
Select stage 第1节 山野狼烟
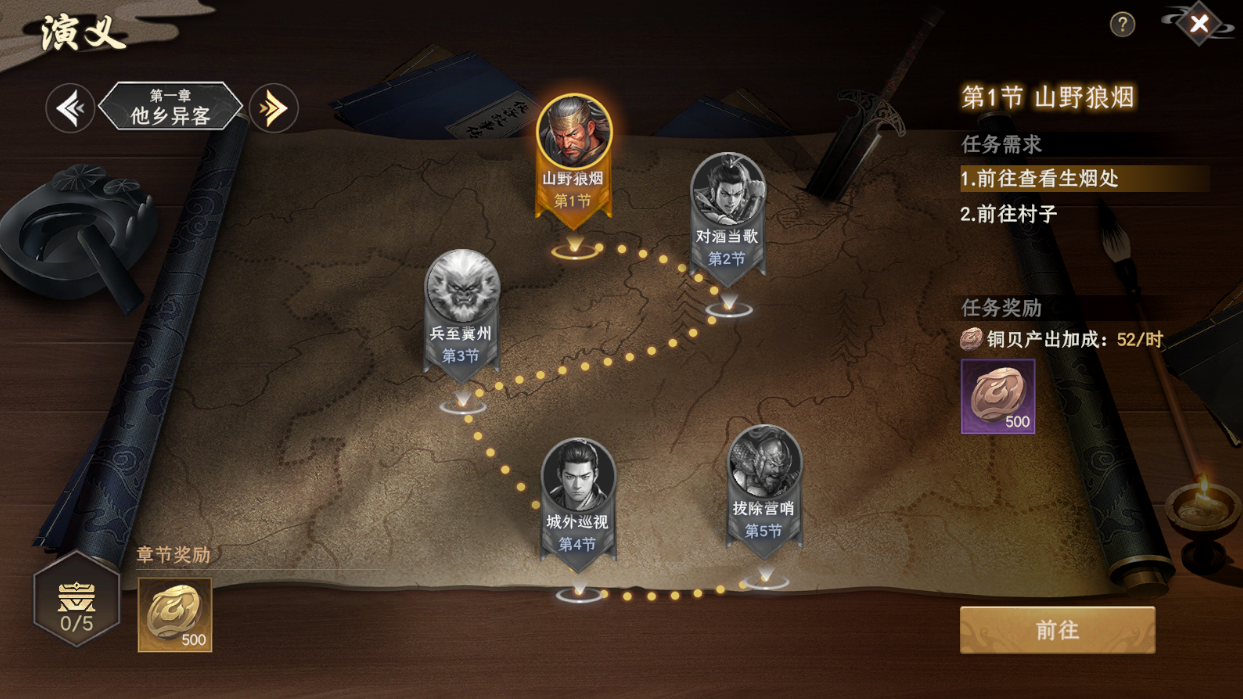[x=574, y=150]
